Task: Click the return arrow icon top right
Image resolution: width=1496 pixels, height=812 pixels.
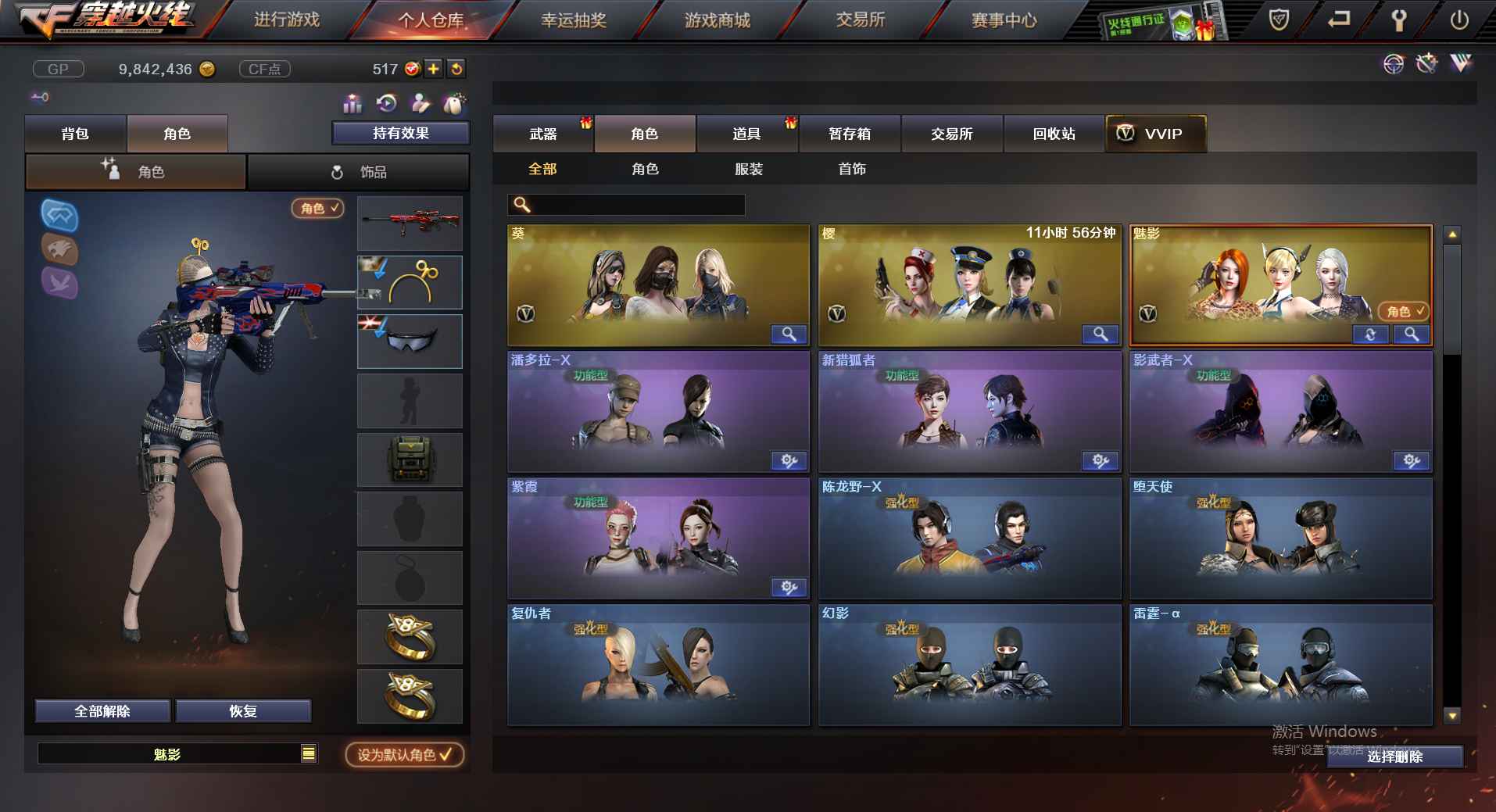Action: (1338, 20)
